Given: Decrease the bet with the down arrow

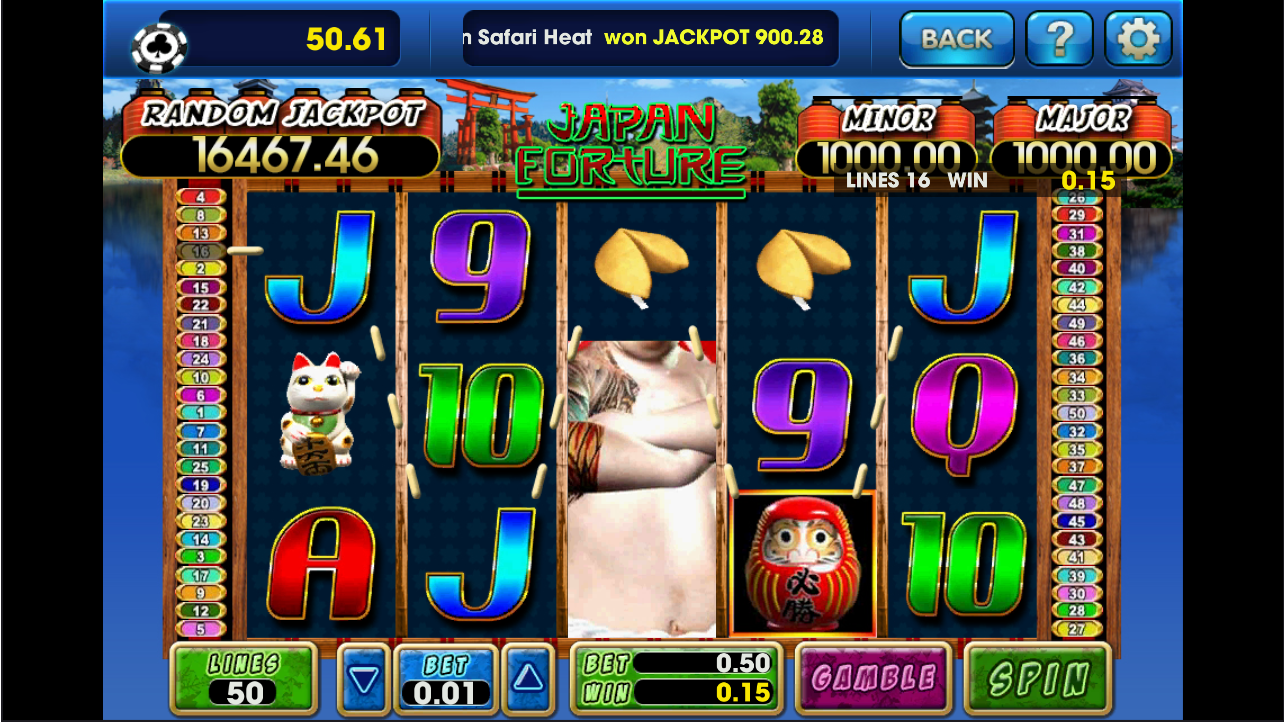Looking at the screenshot, I should 363,680.
